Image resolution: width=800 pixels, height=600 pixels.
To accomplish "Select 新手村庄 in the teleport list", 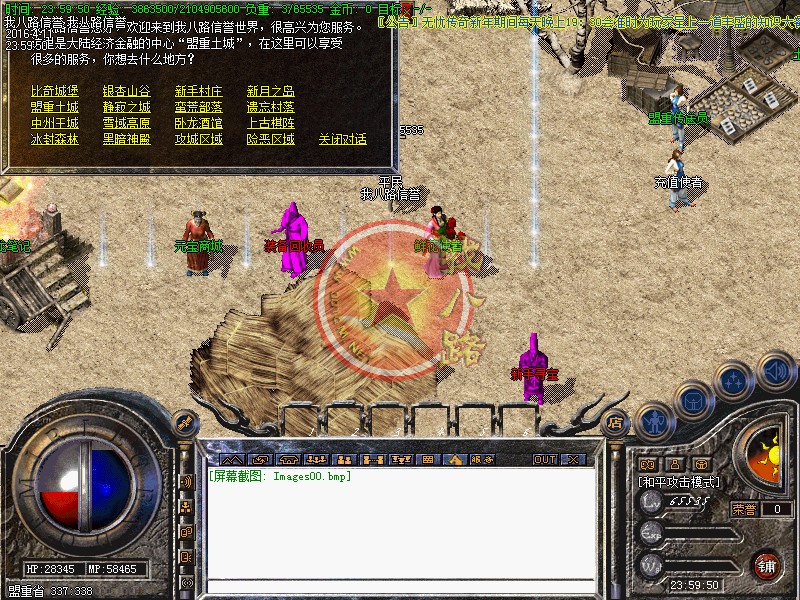I will click(198, 91).
